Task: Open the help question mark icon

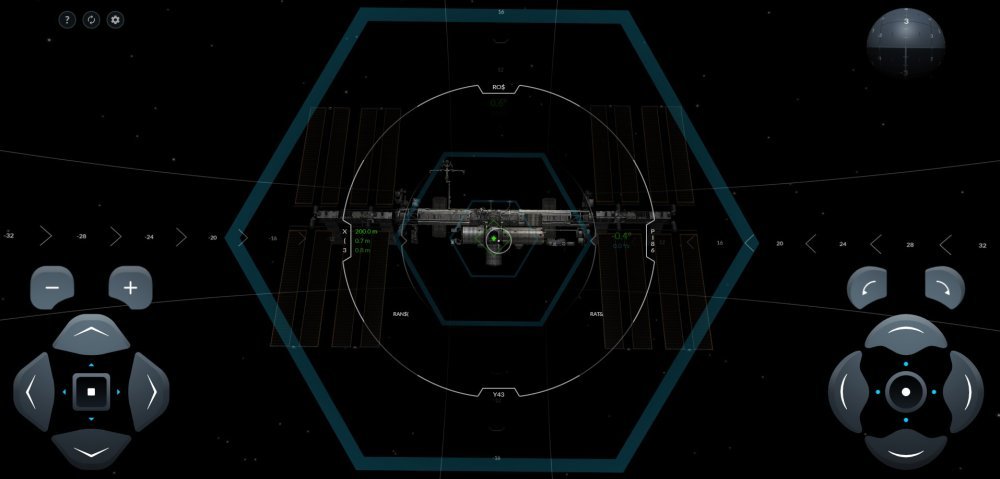Action: coord(67,20)
